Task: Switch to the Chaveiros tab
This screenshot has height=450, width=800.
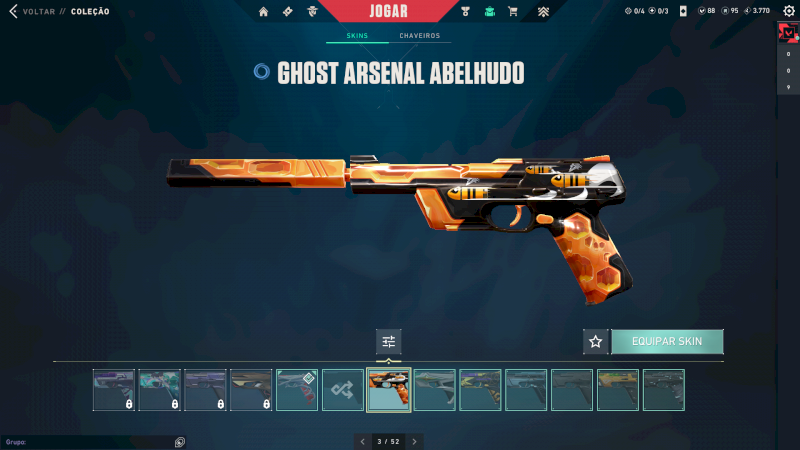Action: tap(420, 36)
